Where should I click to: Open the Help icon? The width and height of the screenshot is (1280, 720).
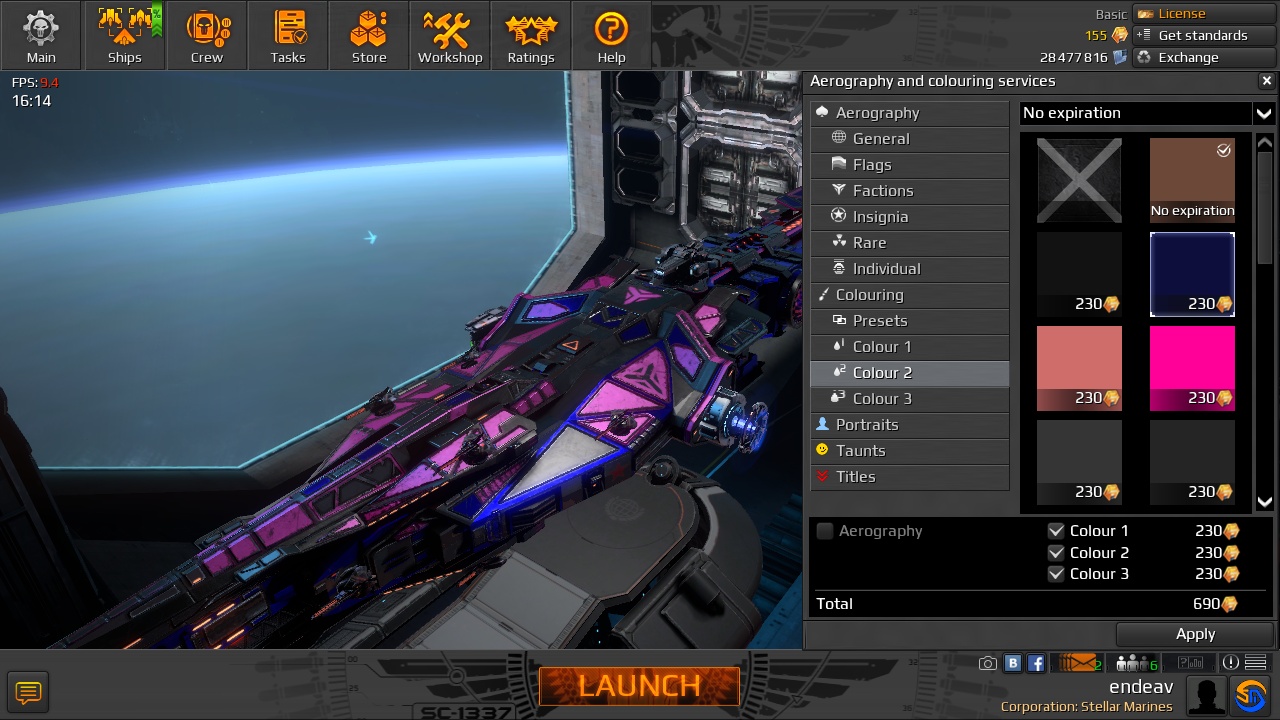[x=611, y=35]
